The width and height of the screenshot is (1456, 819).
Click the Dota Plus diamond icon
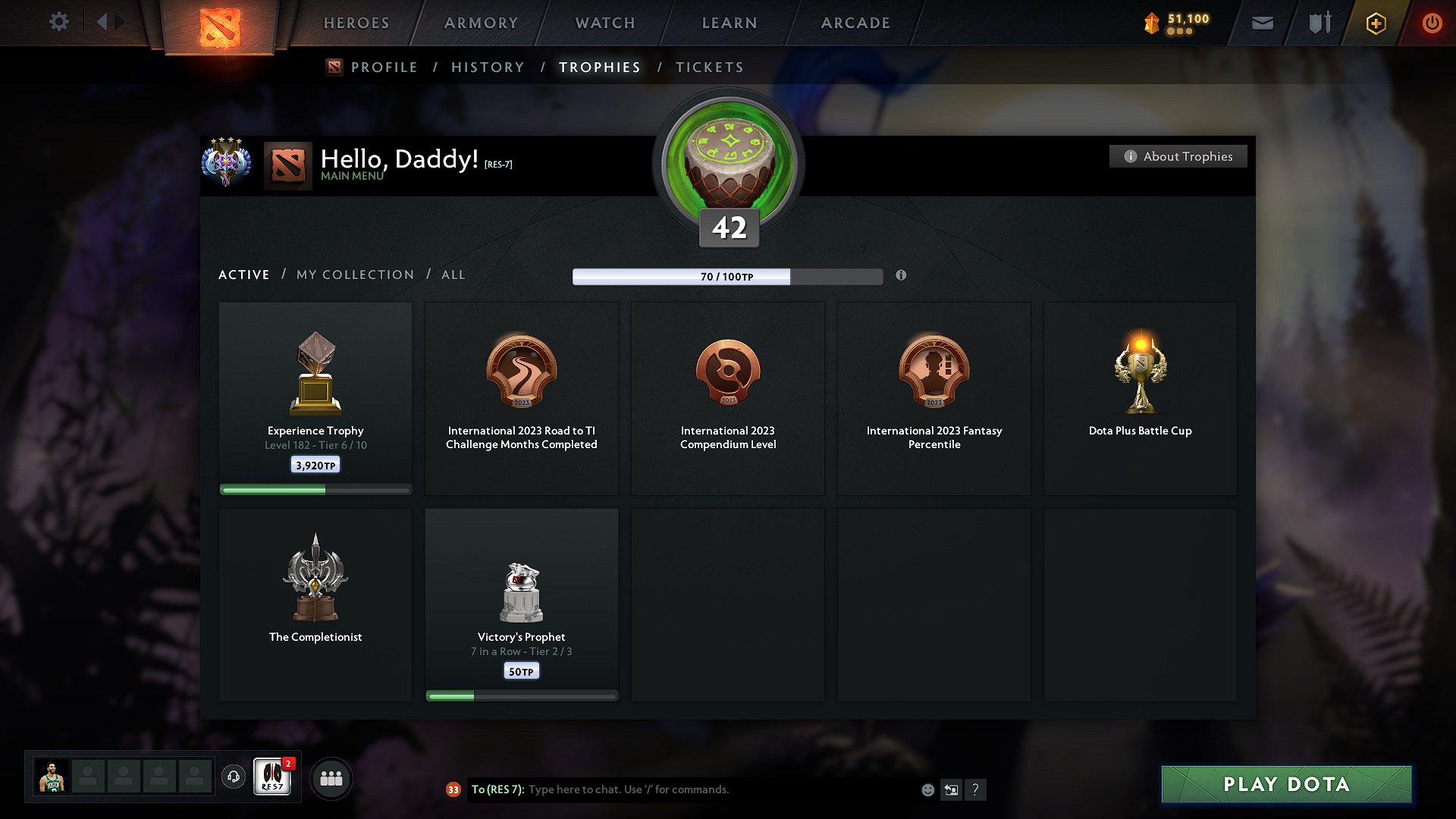[1375, 23]
